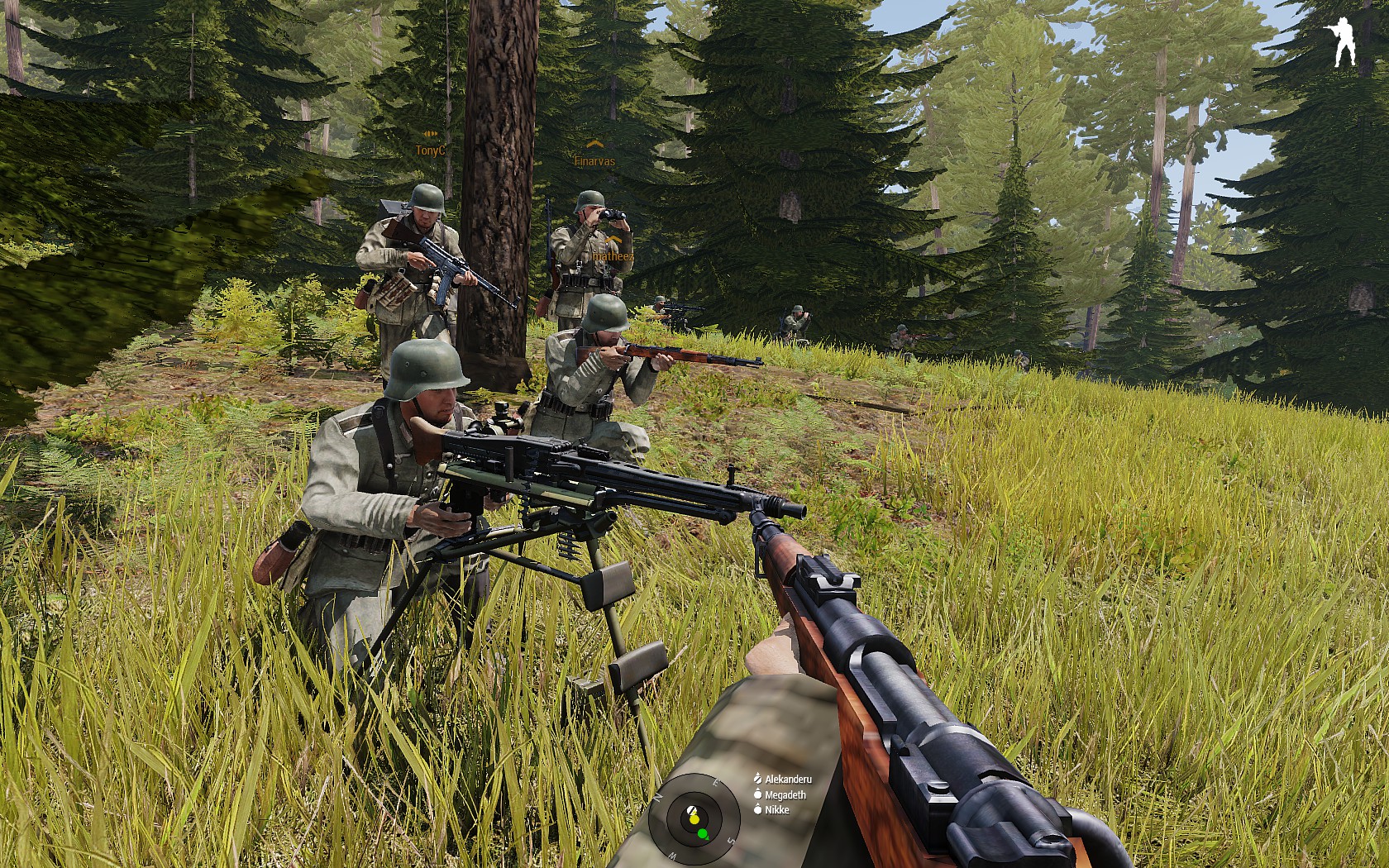This screenshot has height=868, width=1389.
Task: Click the green dot on the radar
Action: pos(703,834)
